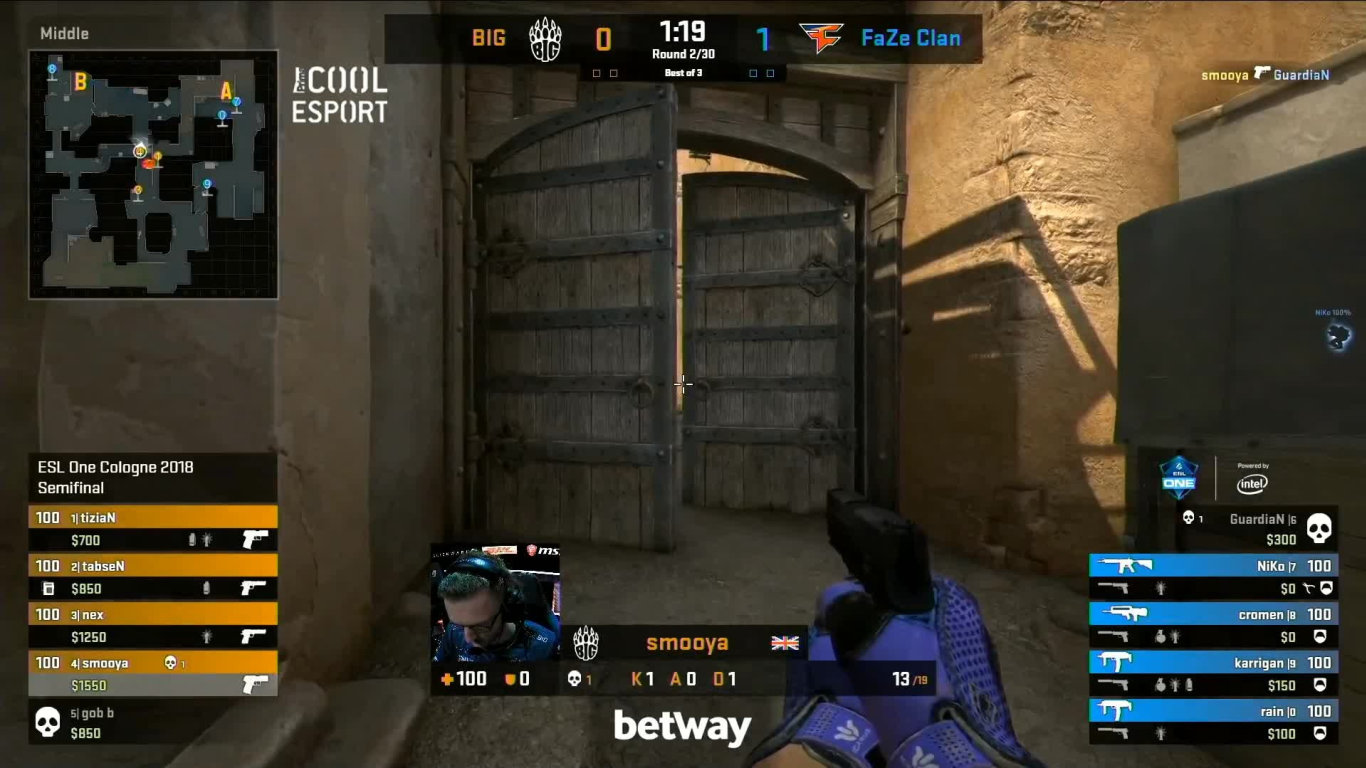Choose nex's player row
The height and width of the screenshot is (768, 1366).
(x=153, y=625)
